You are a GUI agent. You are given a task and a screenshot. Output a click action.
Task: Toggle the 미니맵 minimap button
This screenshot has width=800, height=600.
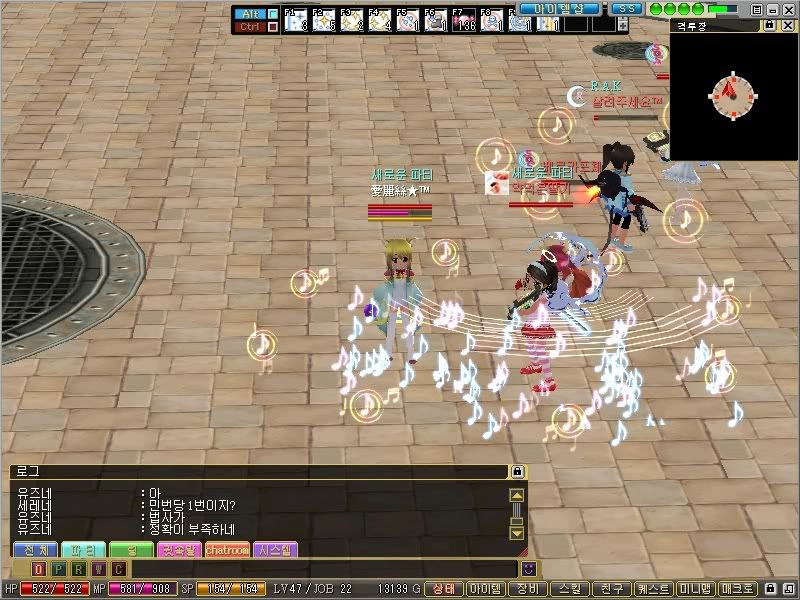coord(695,589)
